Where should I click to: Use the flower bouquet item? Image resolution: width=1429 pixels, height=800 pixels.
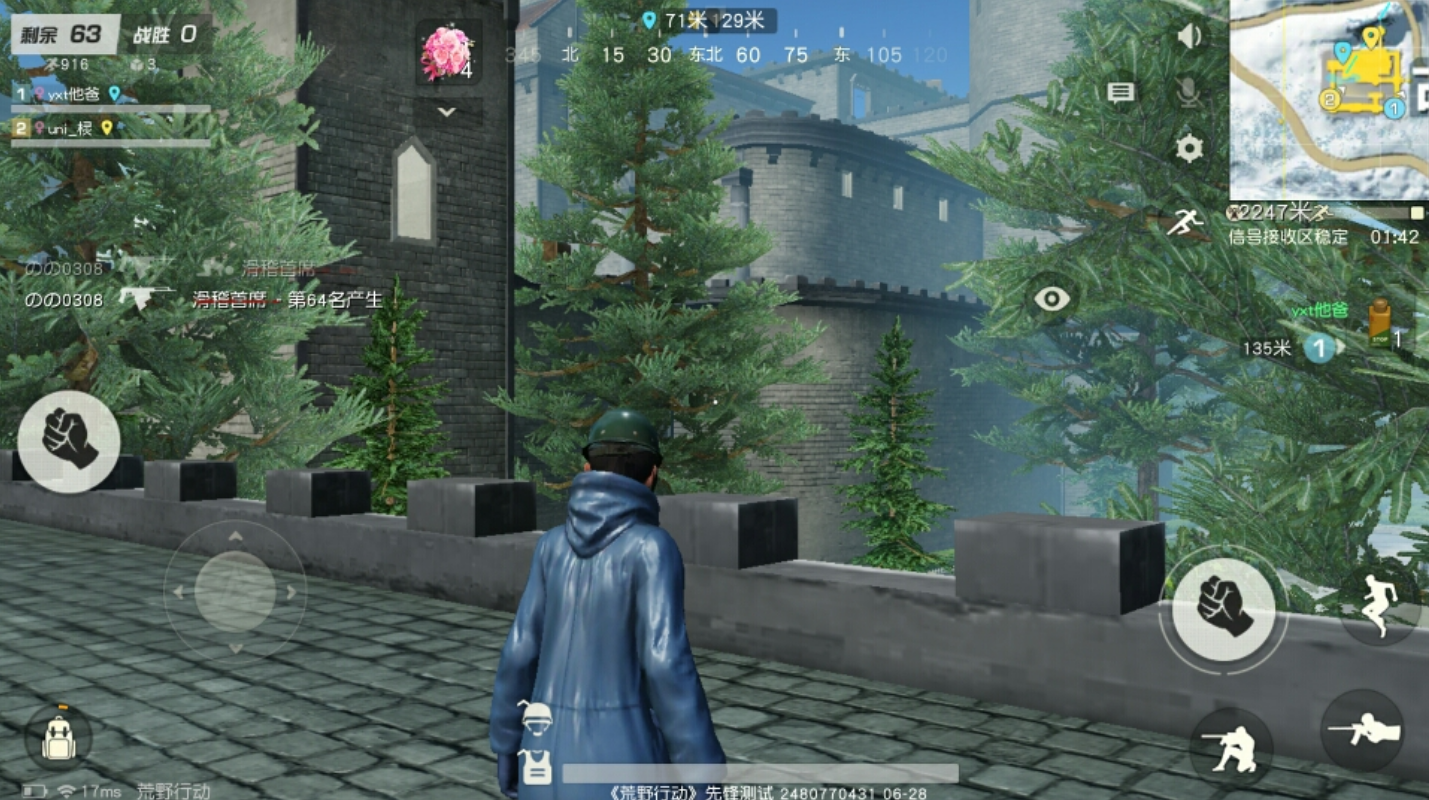[x=446, y=52]
